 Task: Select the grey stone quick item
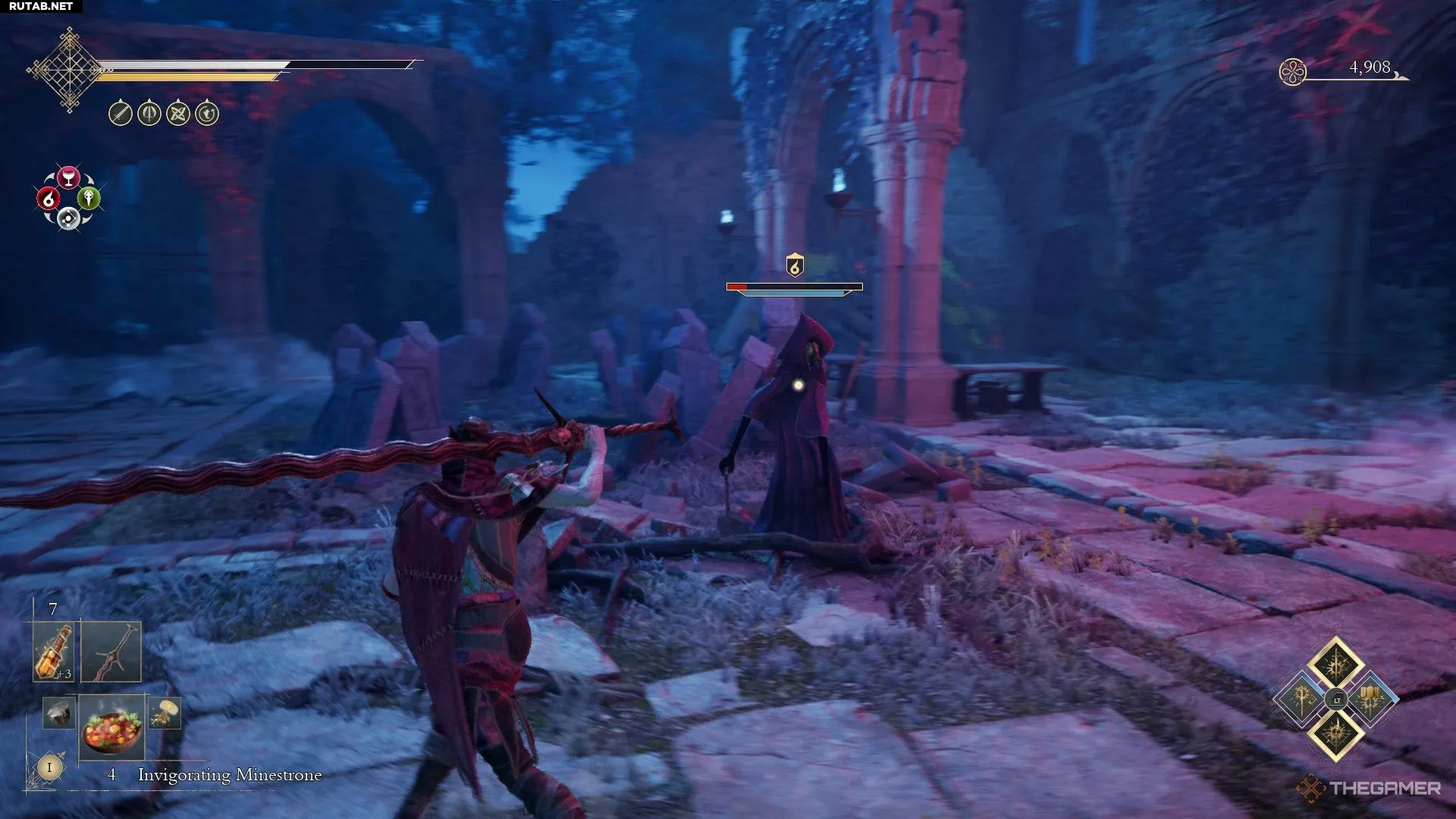pos(58,713)
